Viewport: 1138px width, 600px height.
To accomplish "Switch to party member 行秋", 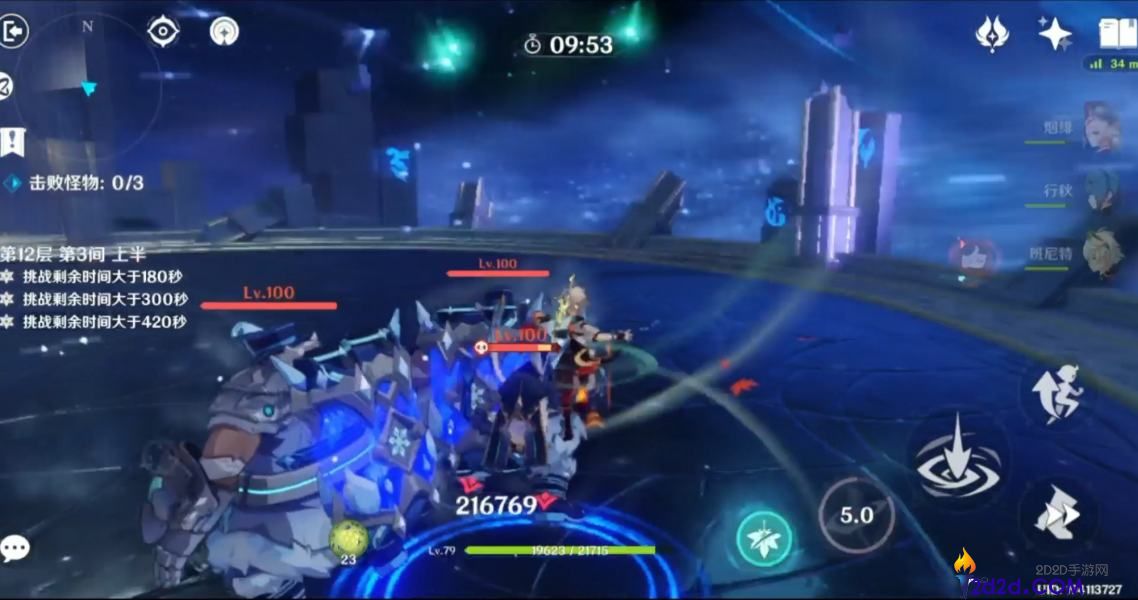I will 1100,191.
